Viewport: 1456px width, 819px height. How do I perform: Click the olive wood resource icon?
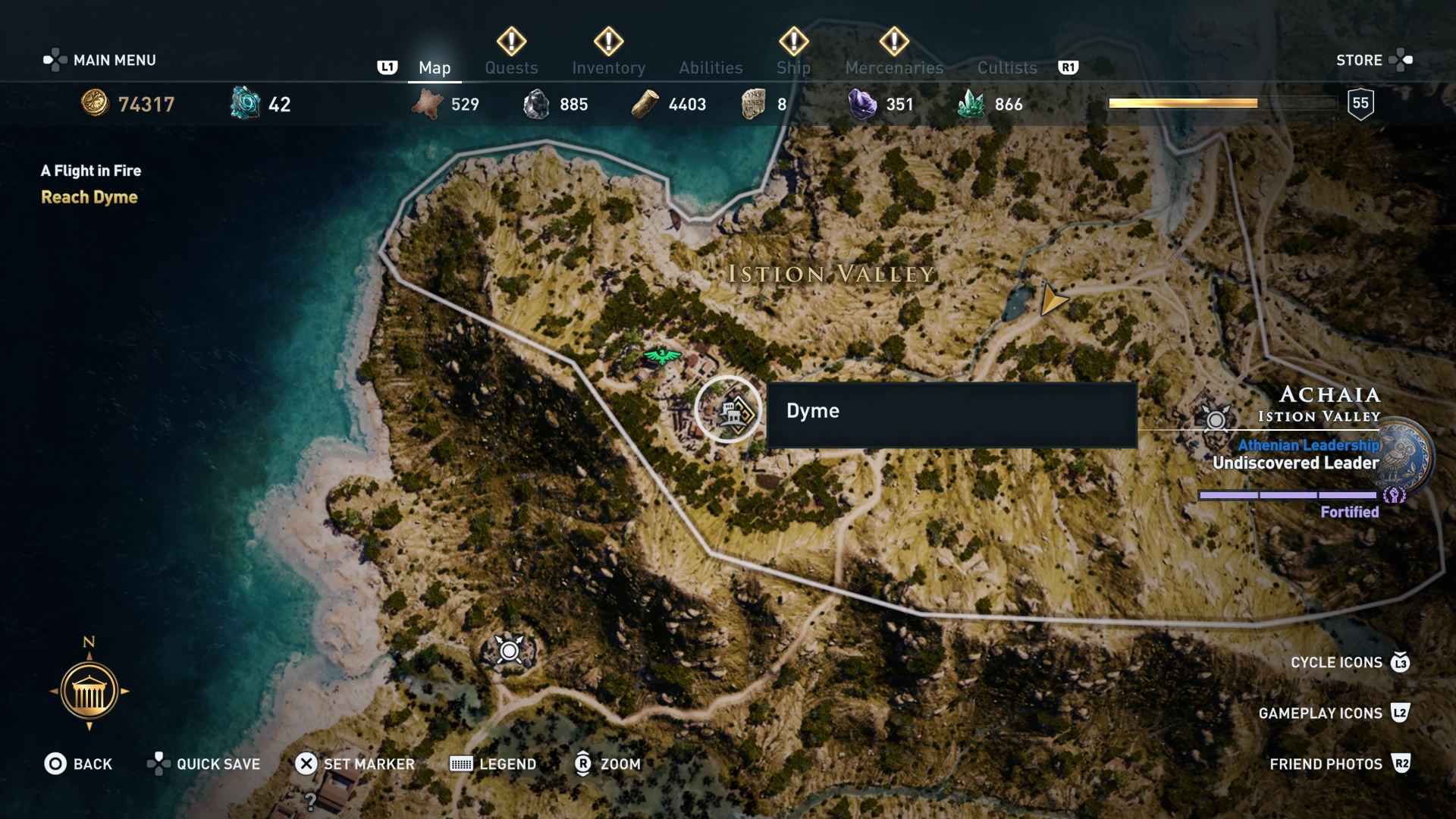645,102
